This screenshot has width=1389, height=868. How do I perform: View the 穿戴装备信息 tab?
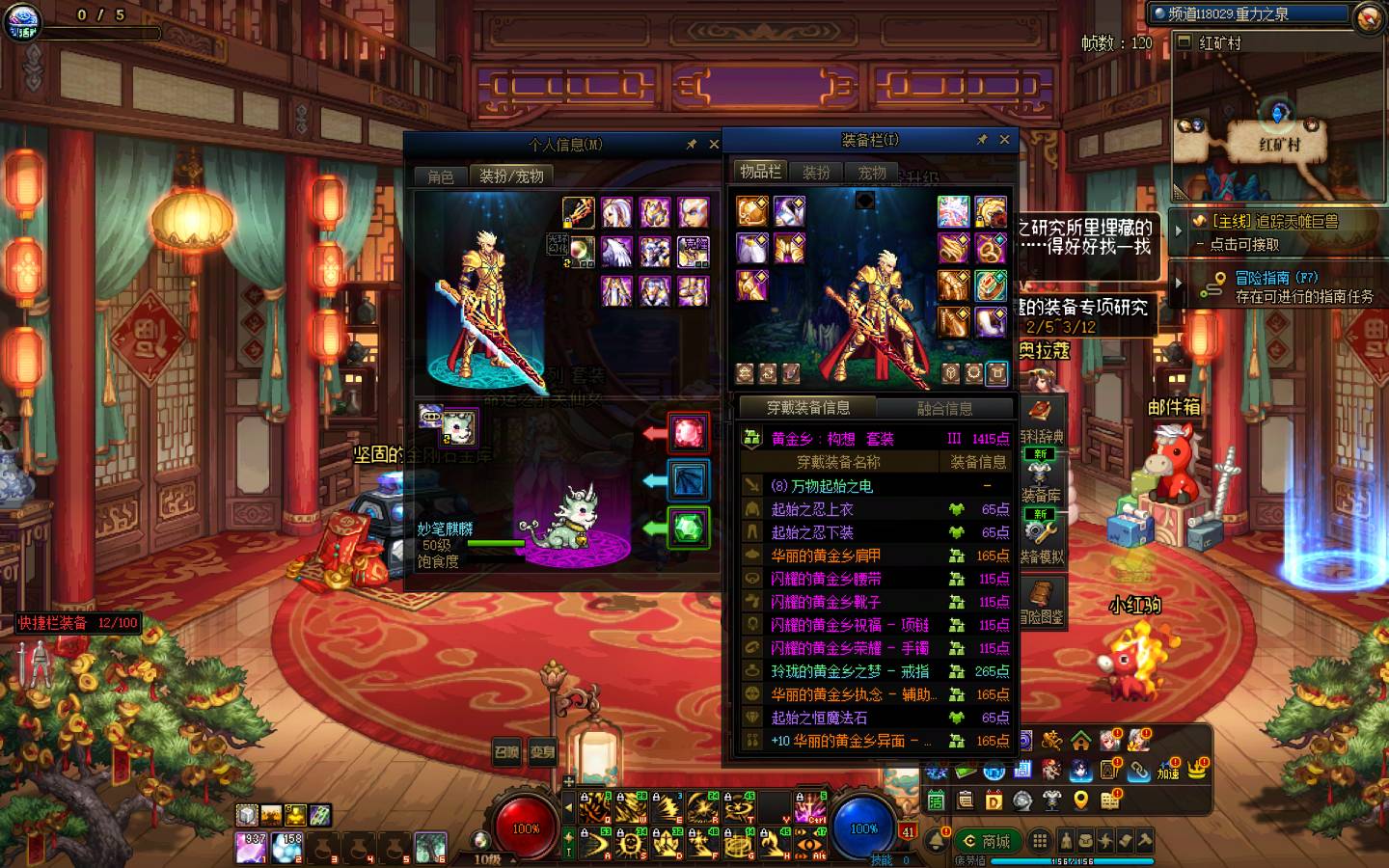point(807,408)
